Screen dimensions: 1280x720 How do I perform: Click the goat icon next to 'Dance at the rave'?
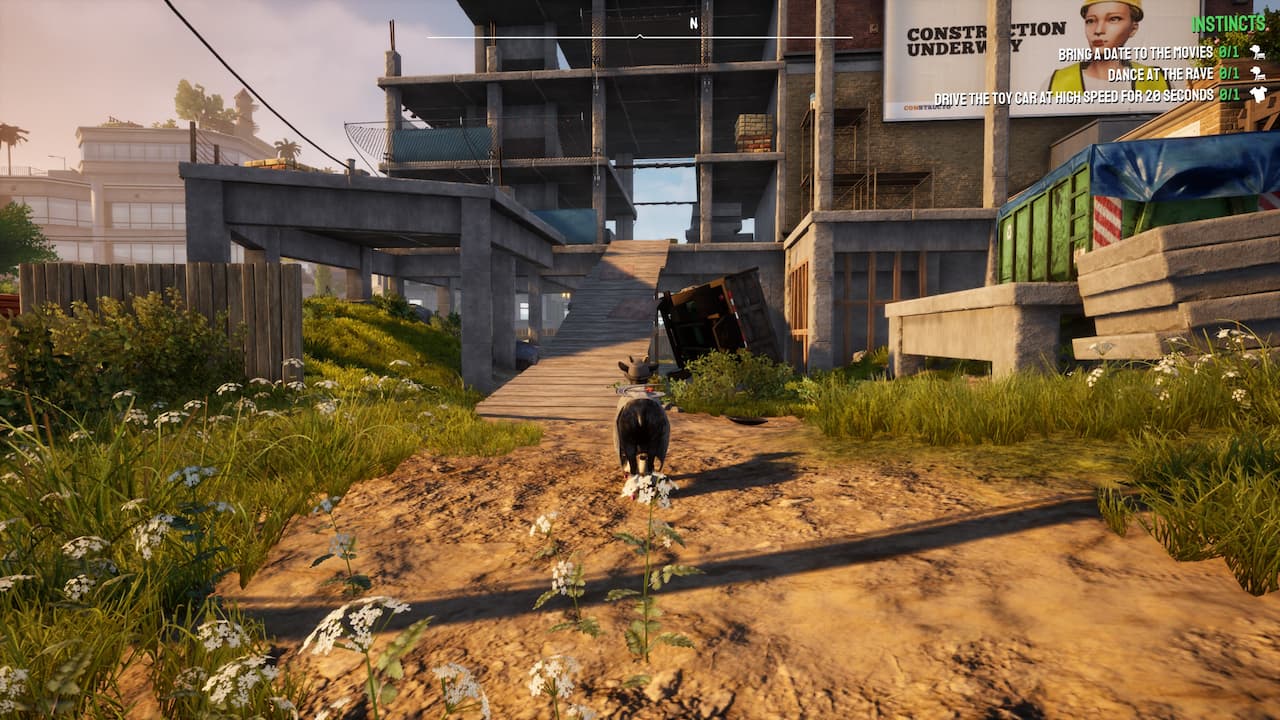(x=1257, y=73)
